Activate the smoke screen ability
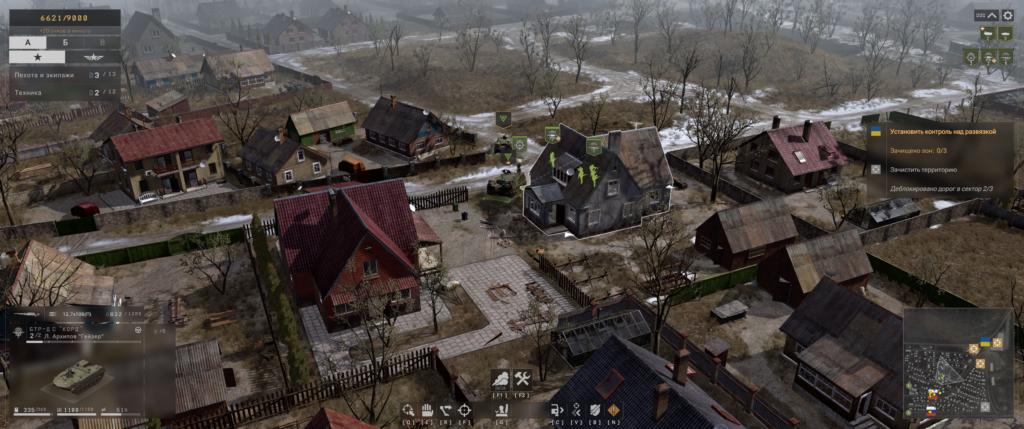The image size is (1024, 429). (x=502, y=379)
